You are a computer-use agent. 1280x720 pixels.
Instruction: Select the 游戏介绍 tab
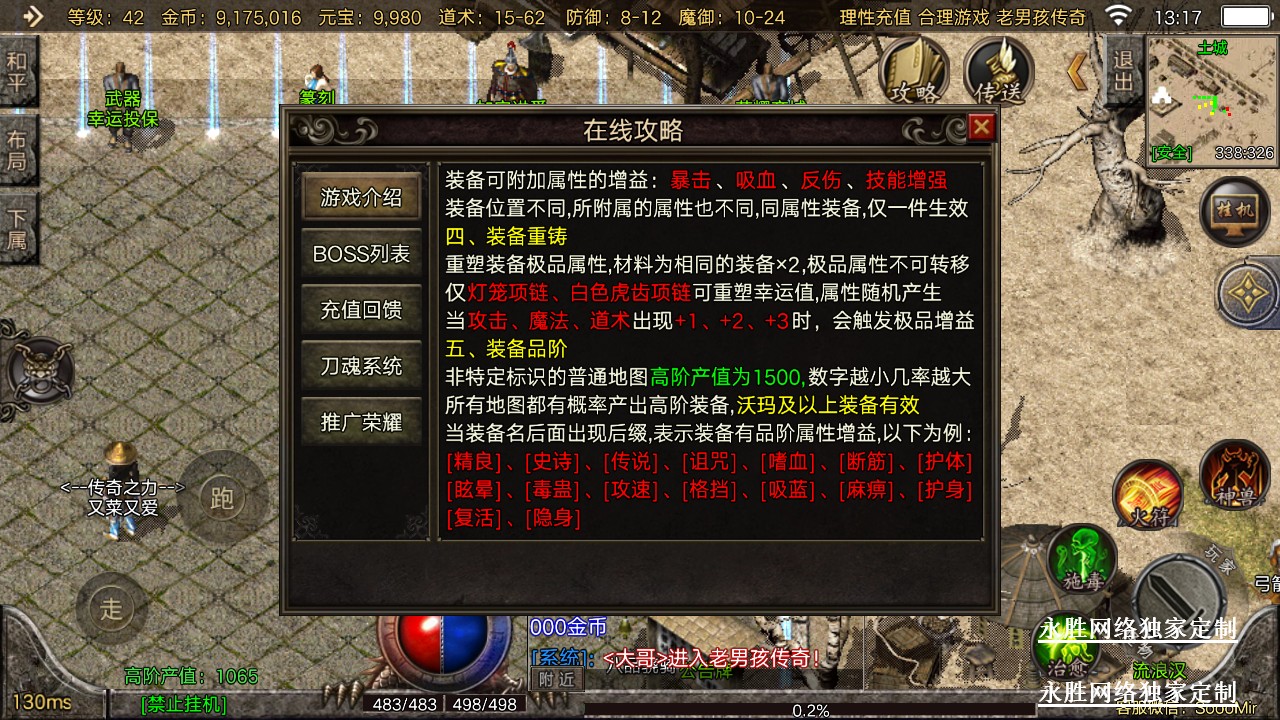click(361, 198)
